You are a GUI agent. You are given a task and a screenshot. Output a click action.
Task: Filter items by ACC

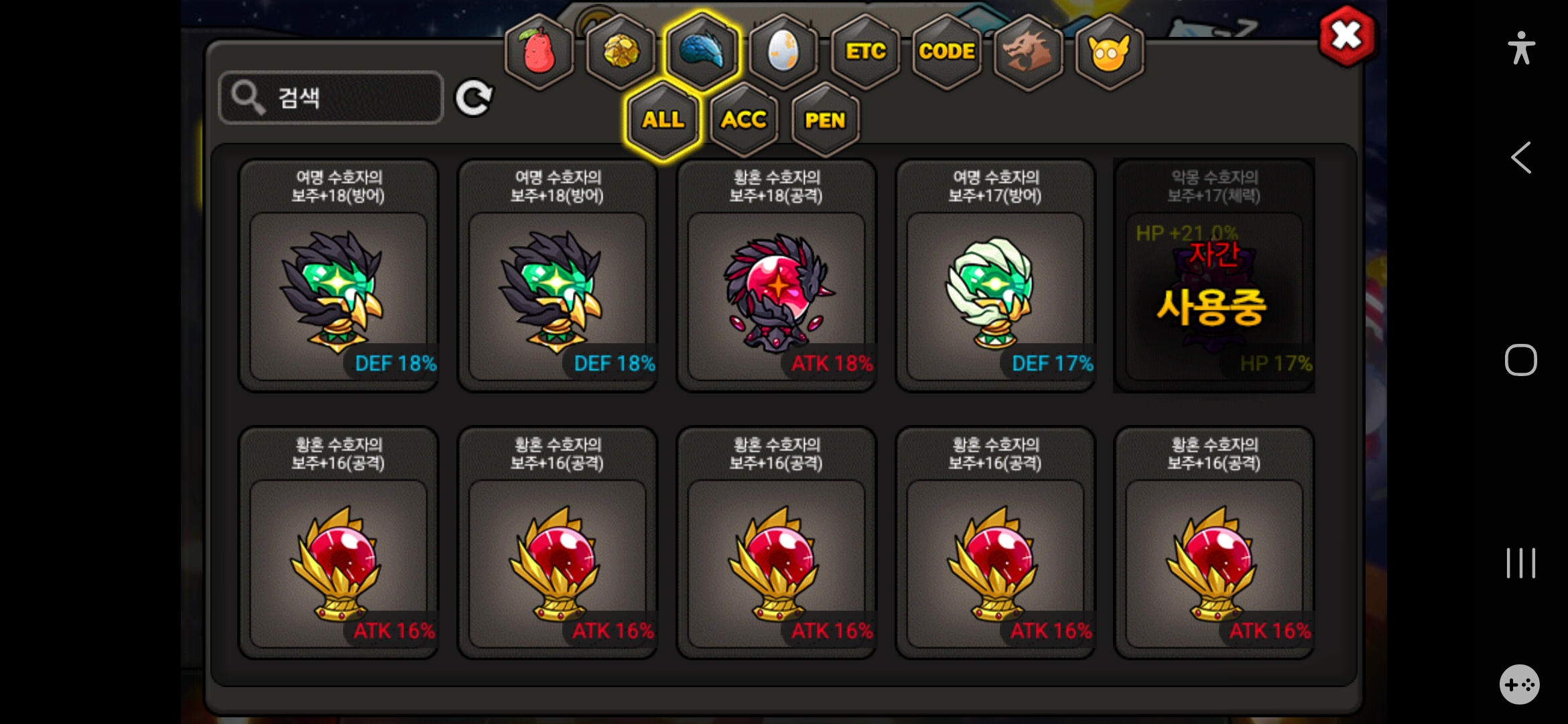[x=744, y=121]
